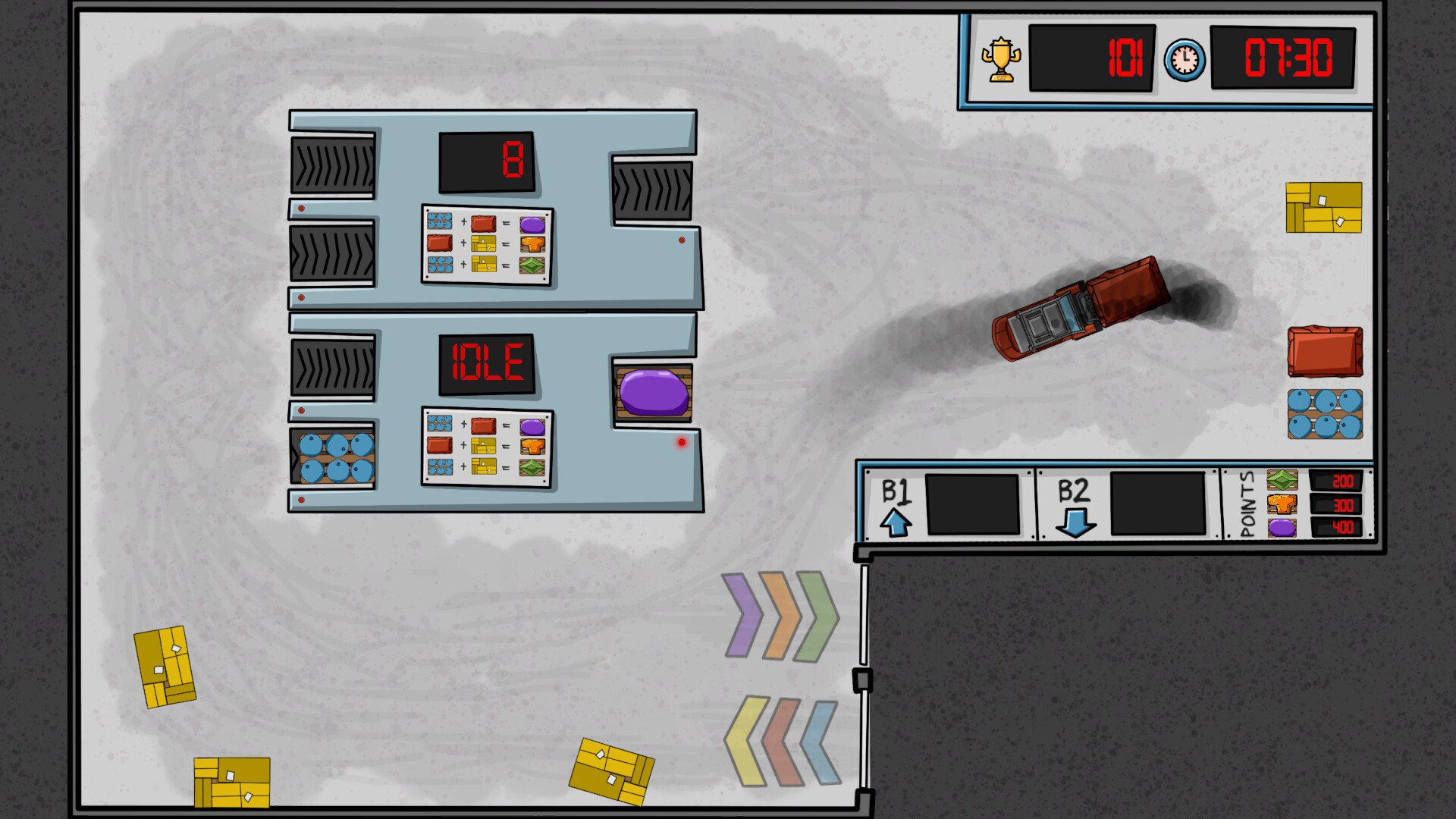This screenshot has width=1456, height=819.
Task: Open the B2 display panel
Action: [1158, 503]
